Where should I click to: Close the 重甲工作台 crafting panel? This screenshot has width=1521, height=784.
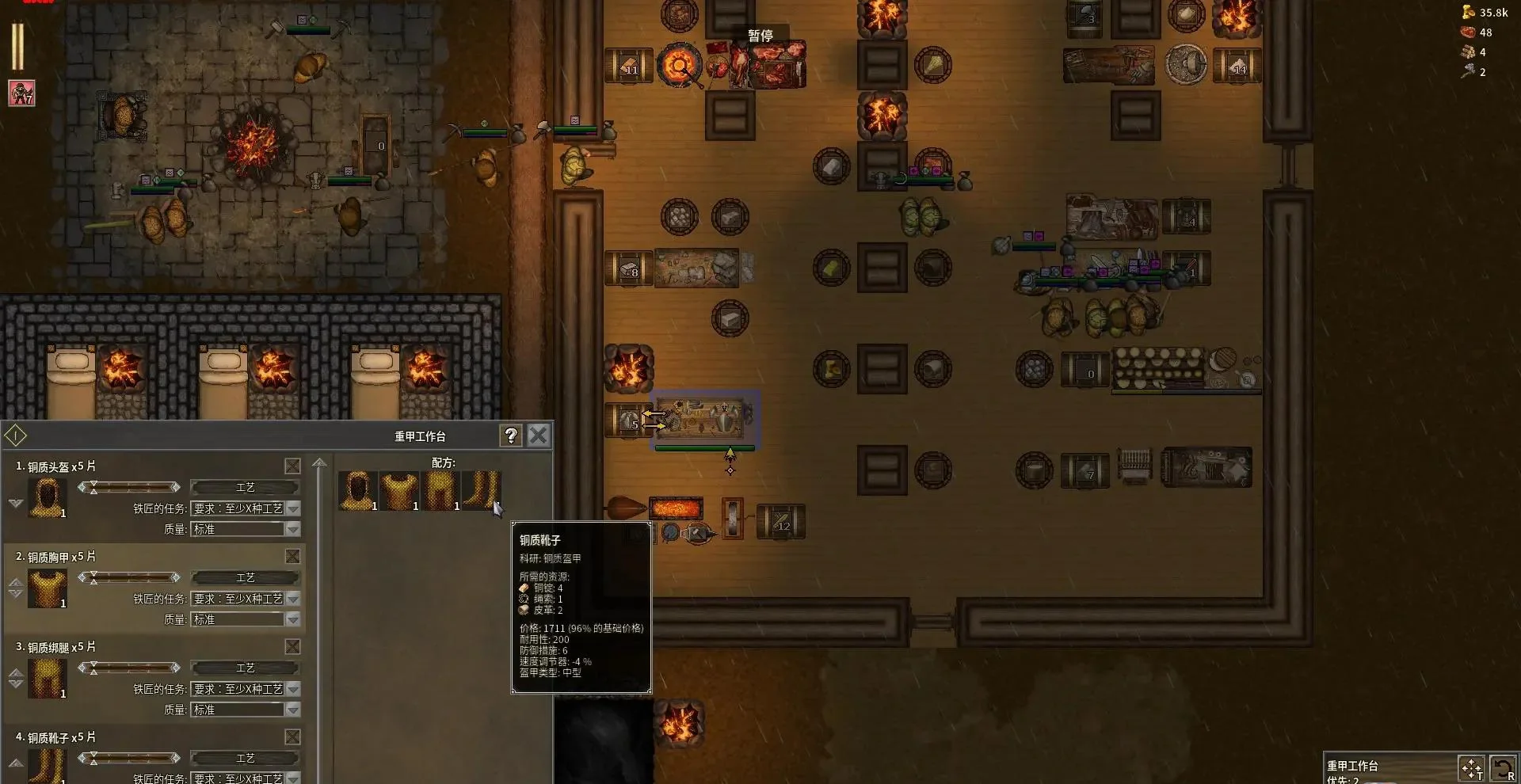click(539, 436)
